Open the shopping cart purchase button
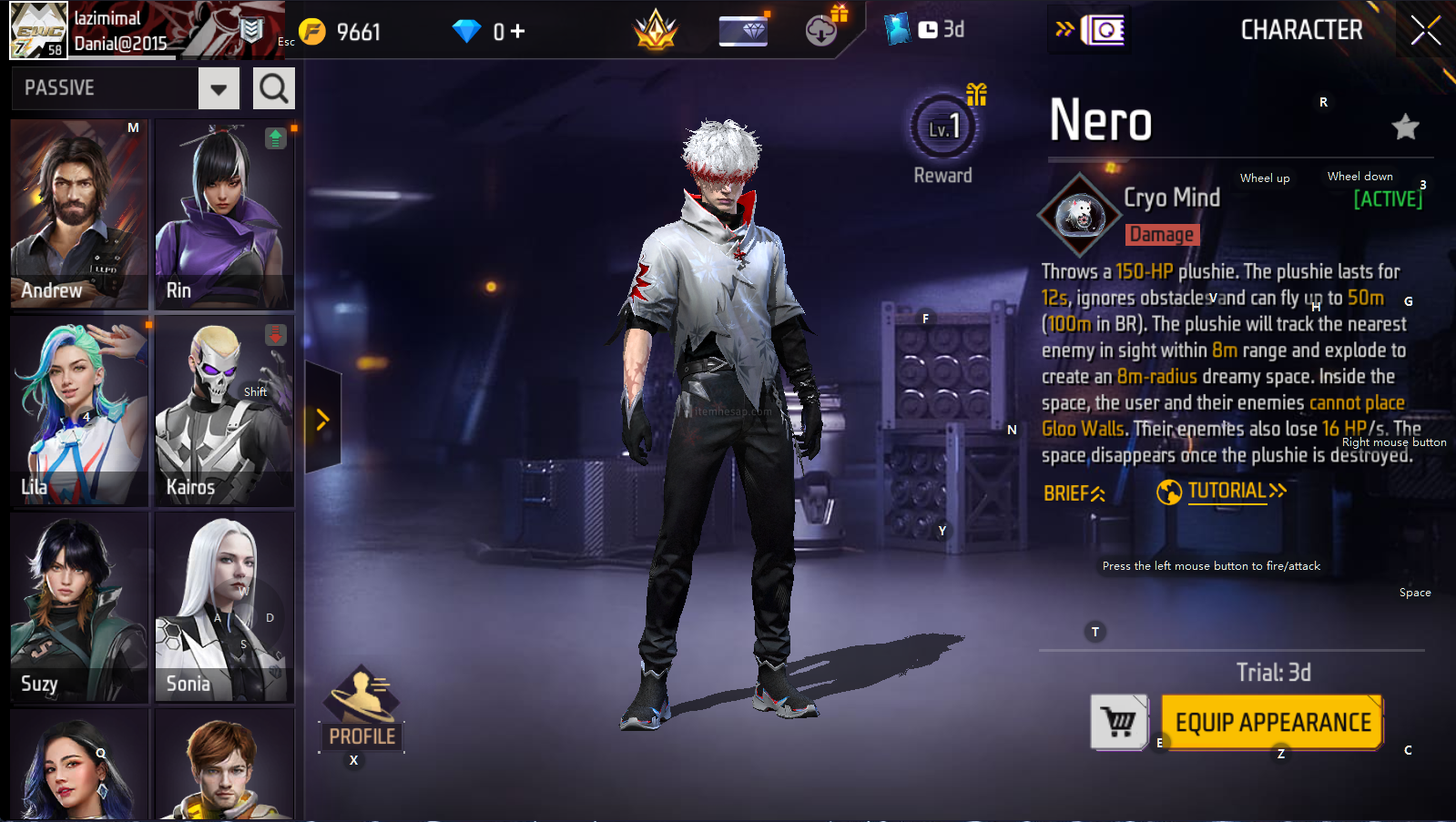The width and height of the screenshot is (1456, 822). (x=1119, y=723)
